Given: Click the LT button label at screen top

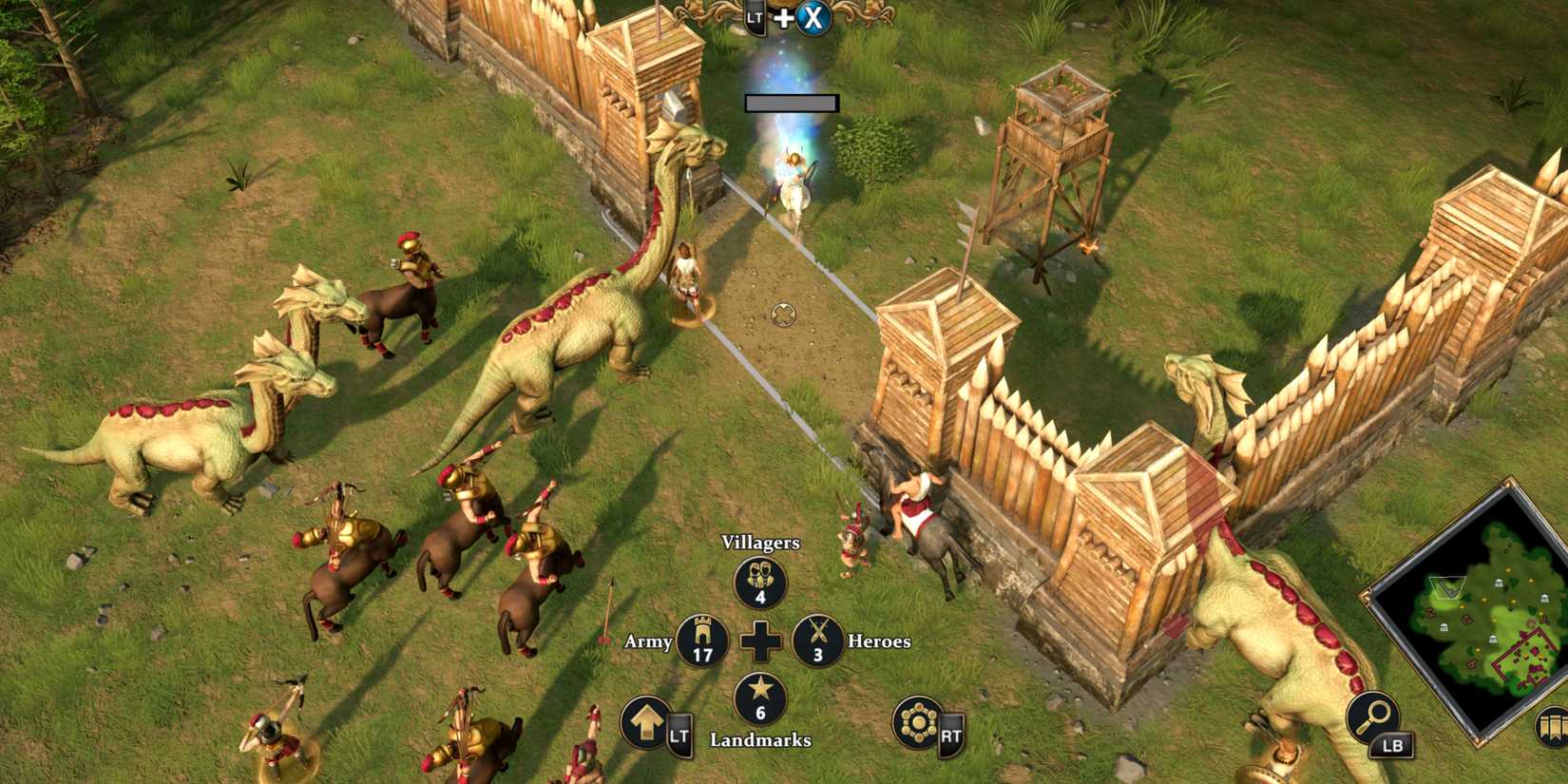Looking at the screenshot, I should [754, 16].
